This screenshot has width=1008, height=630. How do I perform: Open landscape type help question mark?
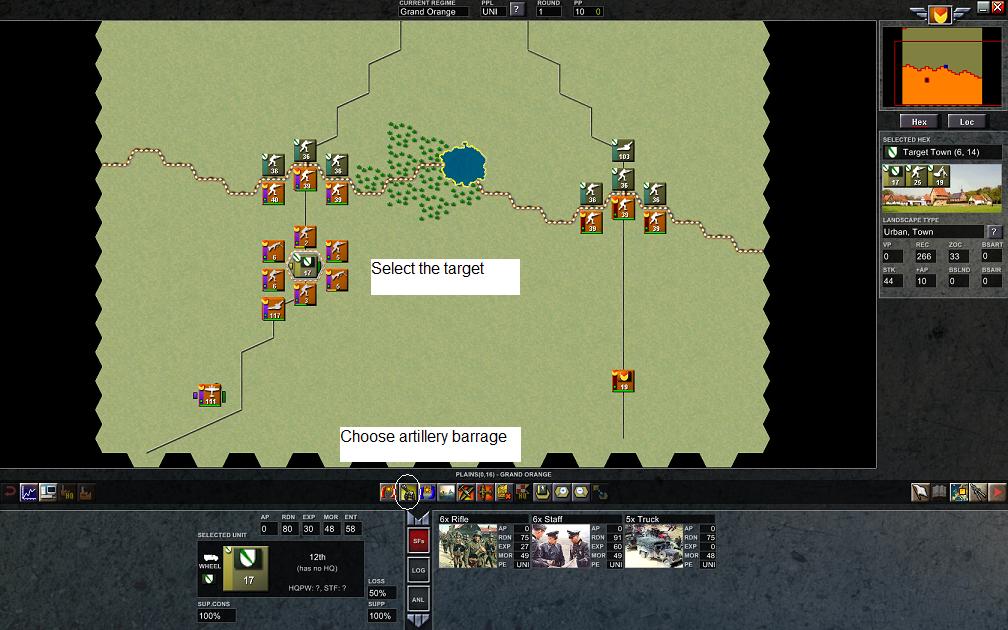tap(994, 232)
